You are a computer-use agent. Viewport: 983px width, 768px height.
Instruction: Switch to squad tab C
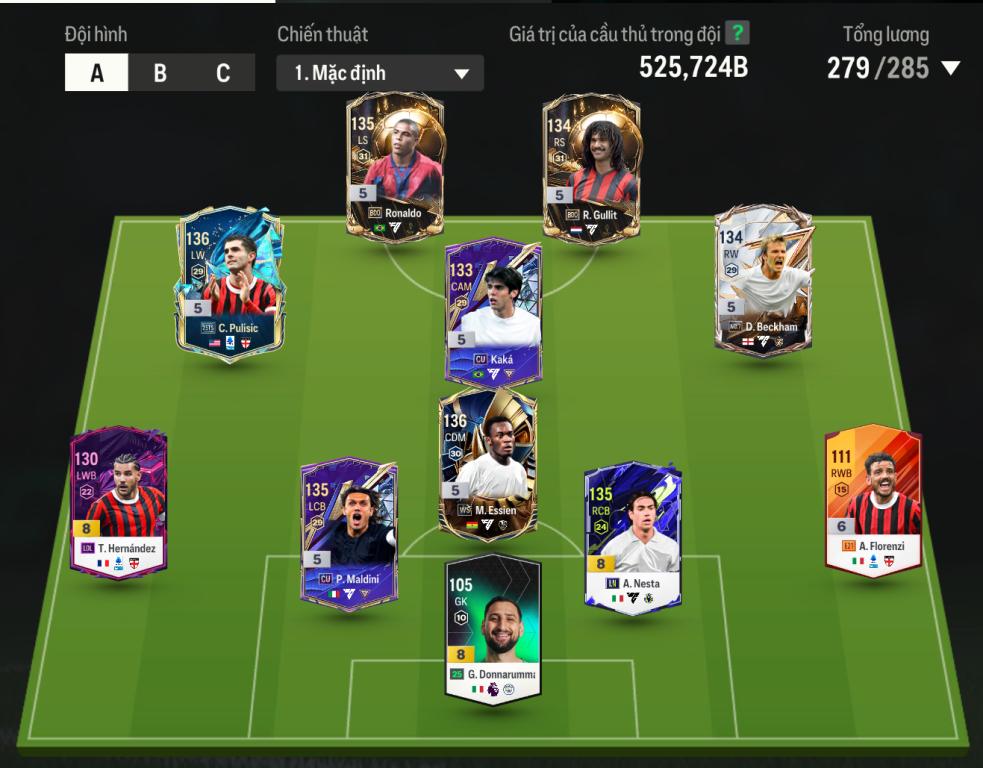pos(222,73)
